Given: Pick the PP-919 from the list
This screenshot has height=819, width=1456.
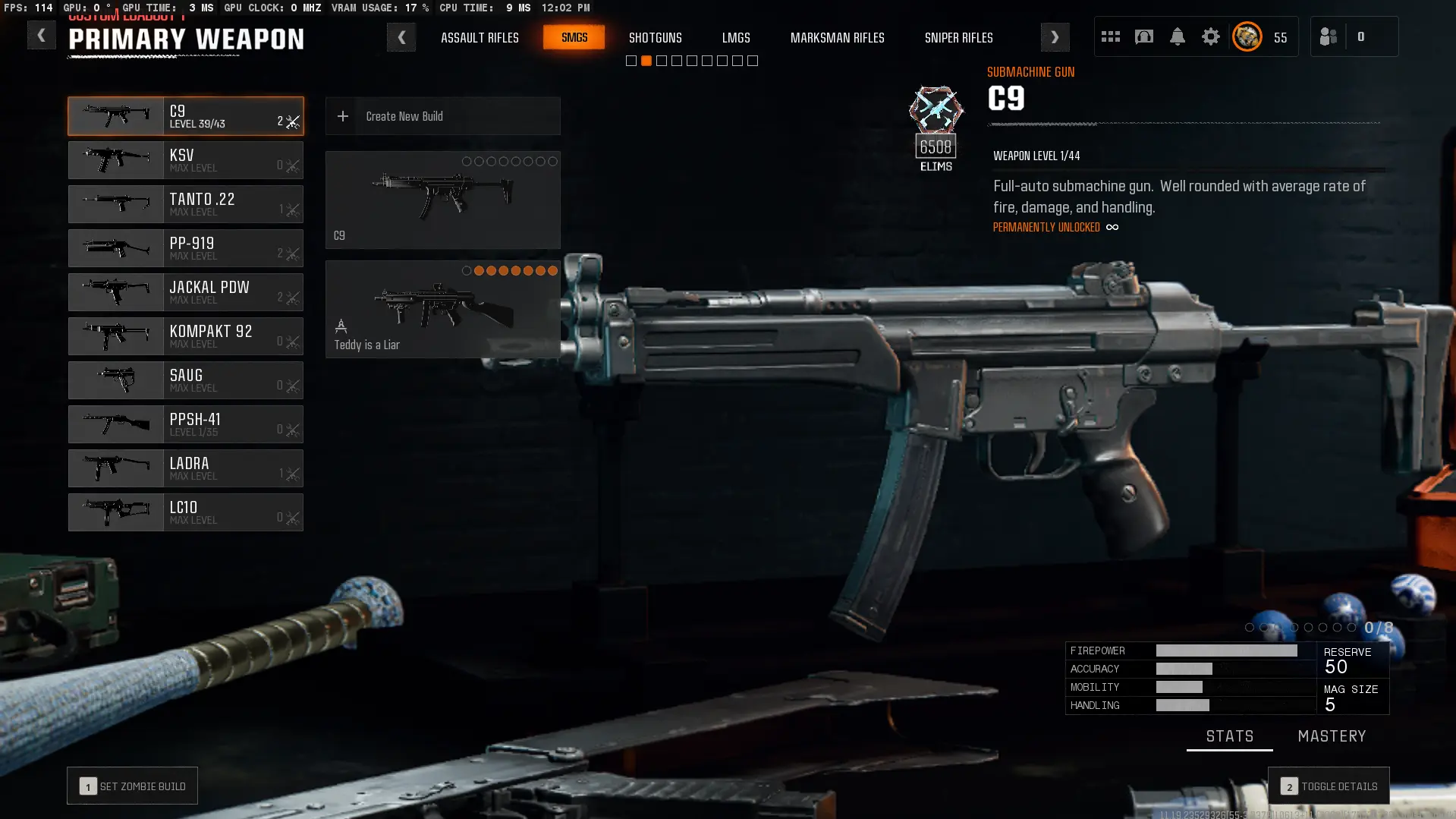Looking at the screenshot, I should pos(185,248).
